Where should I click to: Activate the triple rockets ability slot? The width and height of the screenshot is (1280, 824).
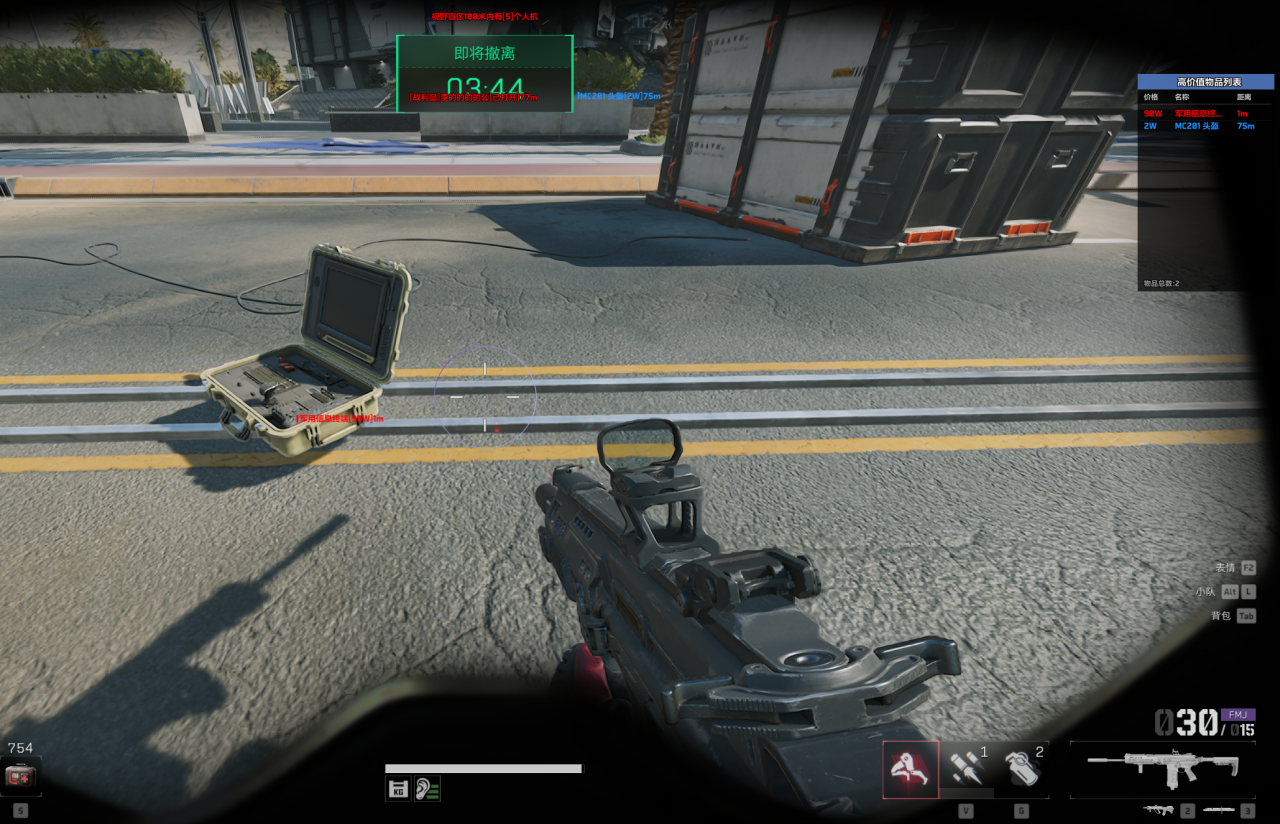click(967, 768)
